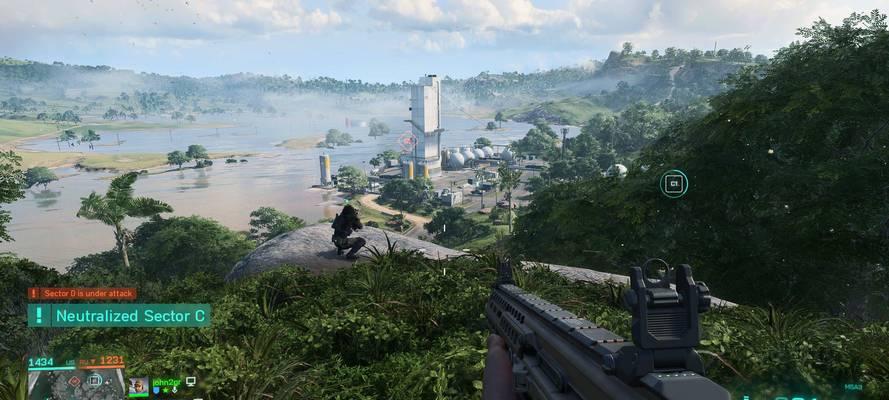Viewport: 889px width, 400px height.
Task: Select the Sector D under attack alert
Action: [x=82, y=294]
